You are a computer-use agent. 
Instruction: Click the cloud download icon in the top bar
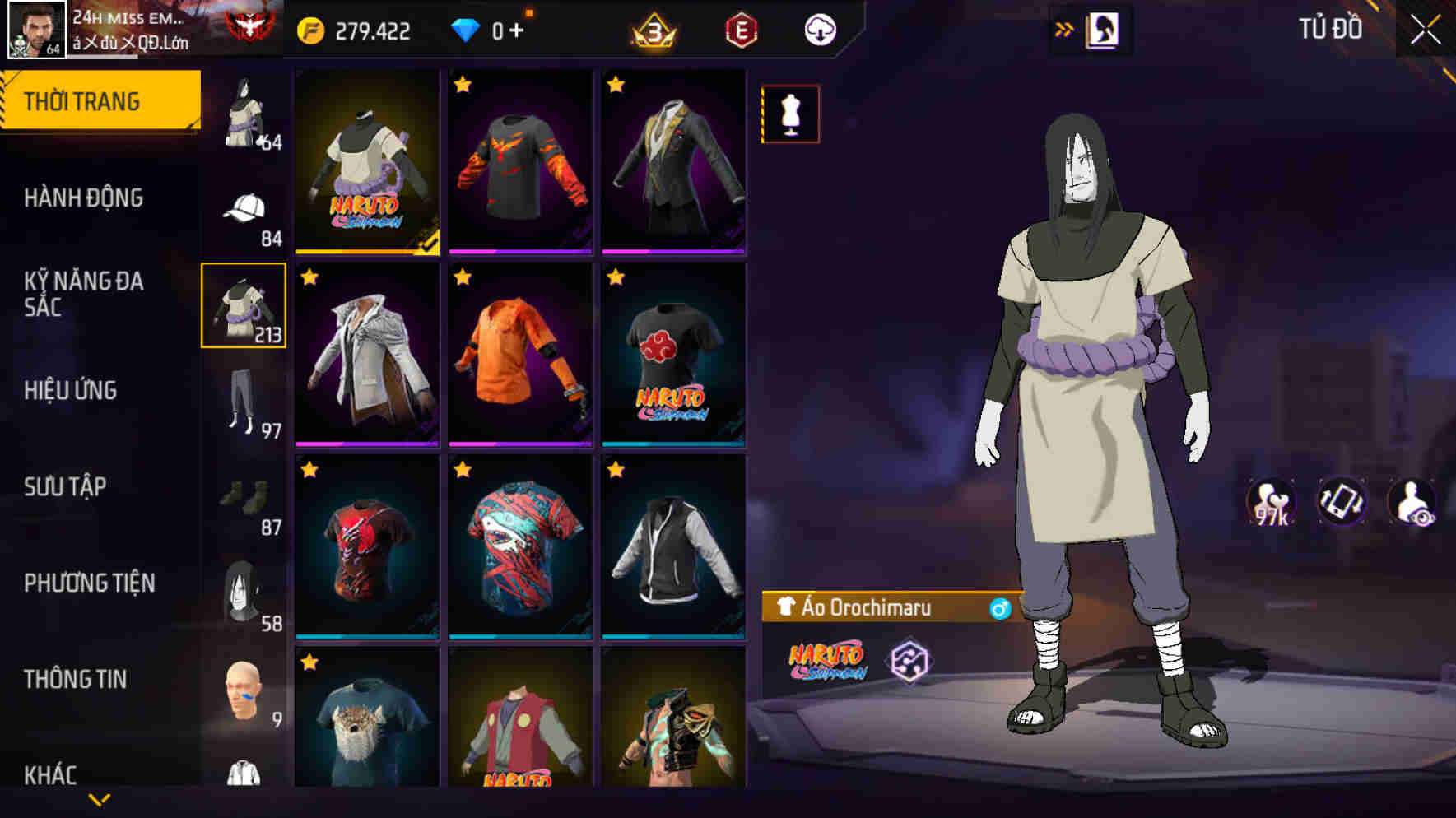point(818,30)
